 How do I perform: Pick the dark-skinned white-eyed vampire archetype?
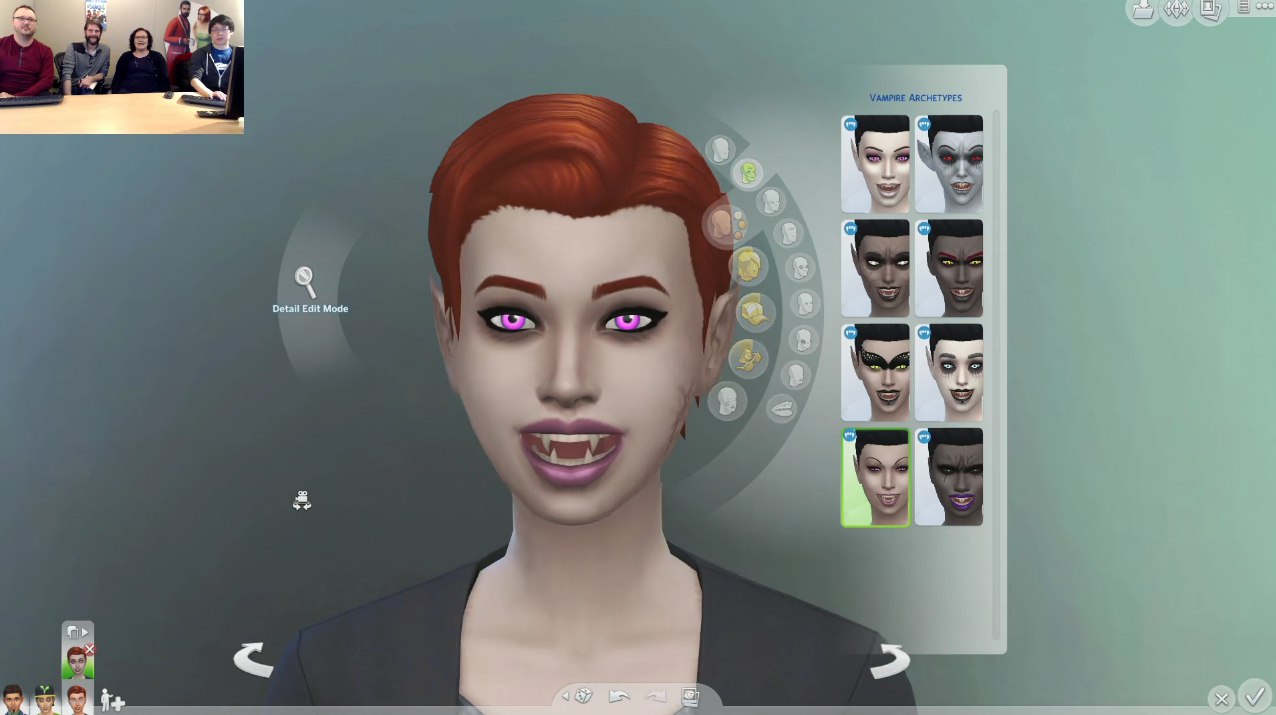pyautogui.click(x=876, y=268)
